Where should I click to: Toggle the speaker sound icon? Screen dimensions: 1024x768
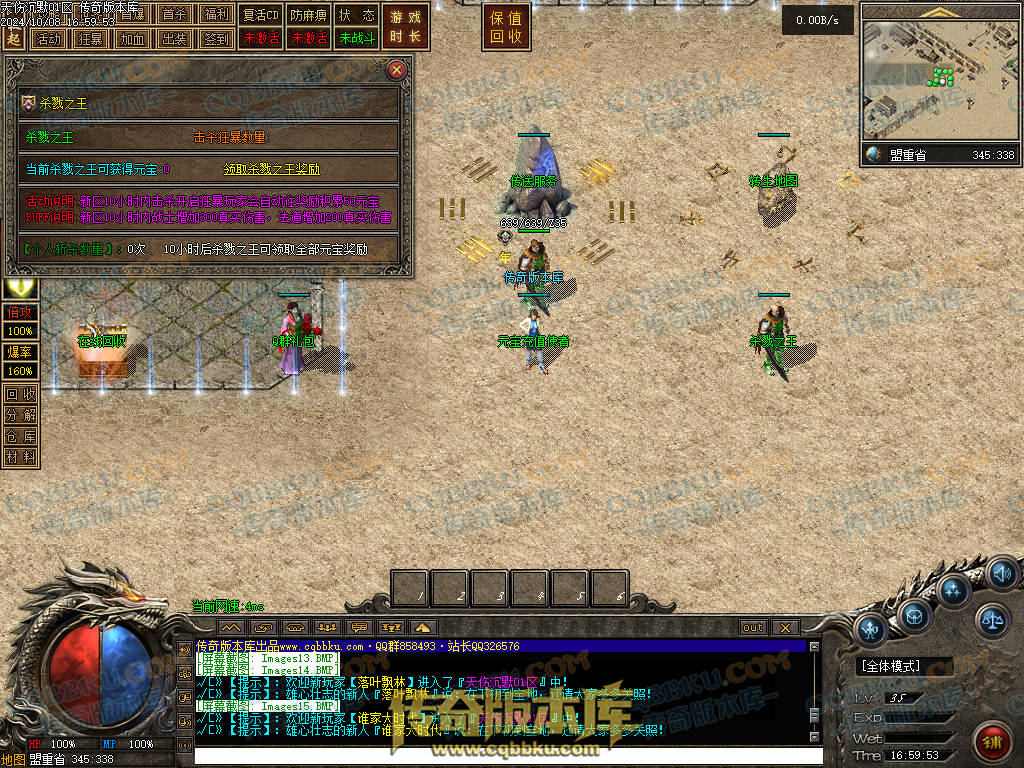(1001, 574)
